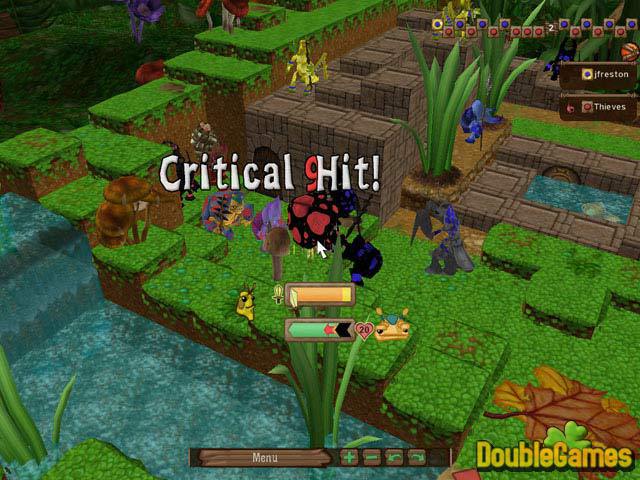Rotate camera with the right curved arrow

[415, 458]
